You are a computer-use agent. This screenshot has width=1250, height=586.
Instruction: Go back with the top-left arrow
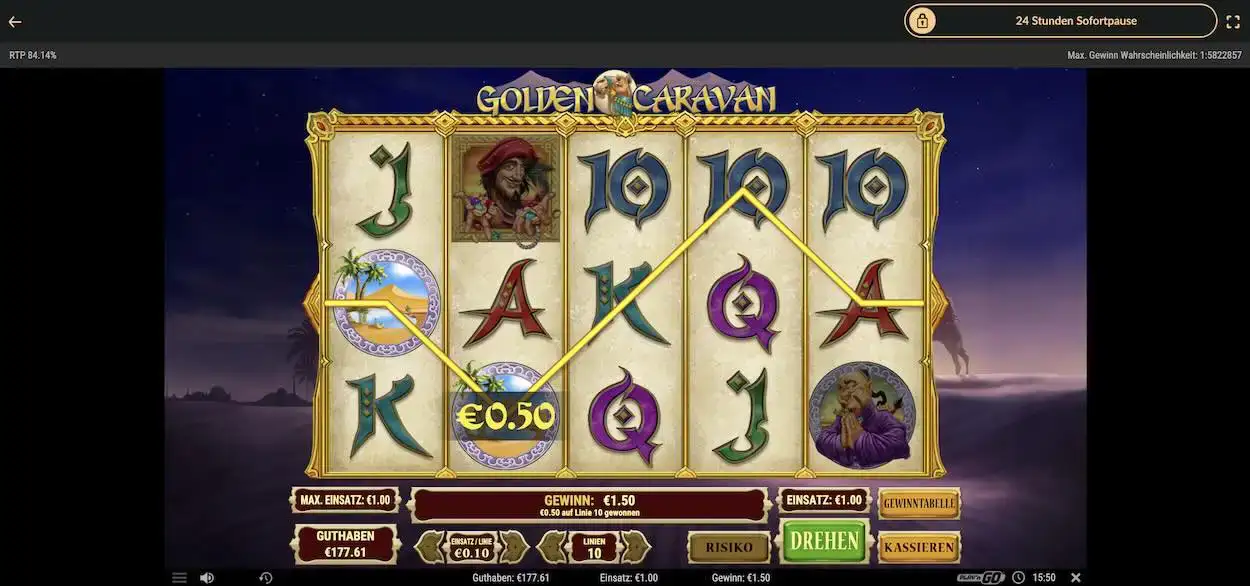[x=15, y=21]
